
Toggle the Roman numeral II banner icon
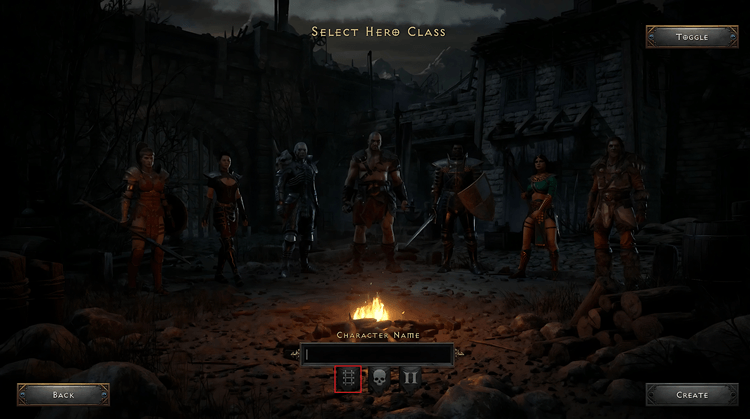coord(410,379)
